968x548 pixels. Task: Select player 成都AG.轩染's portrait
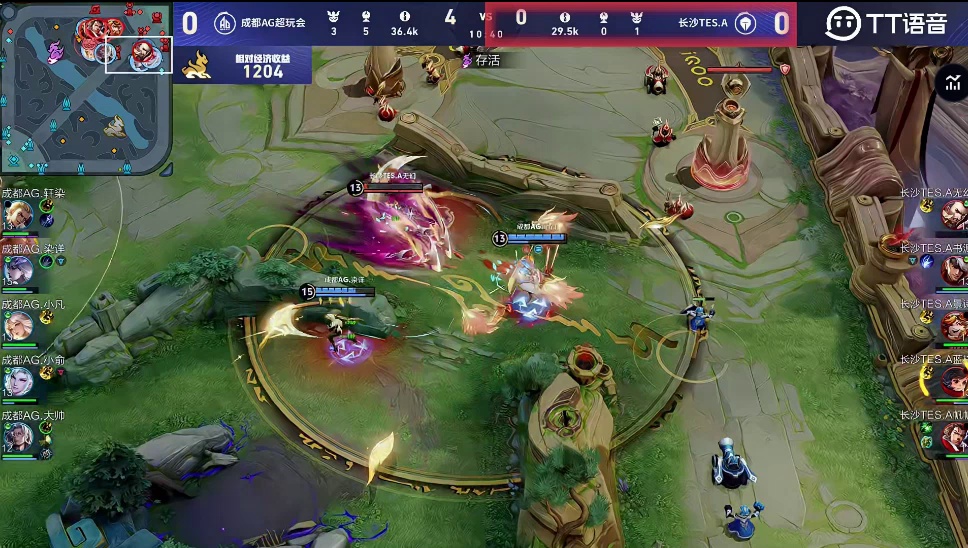[18, 214]
